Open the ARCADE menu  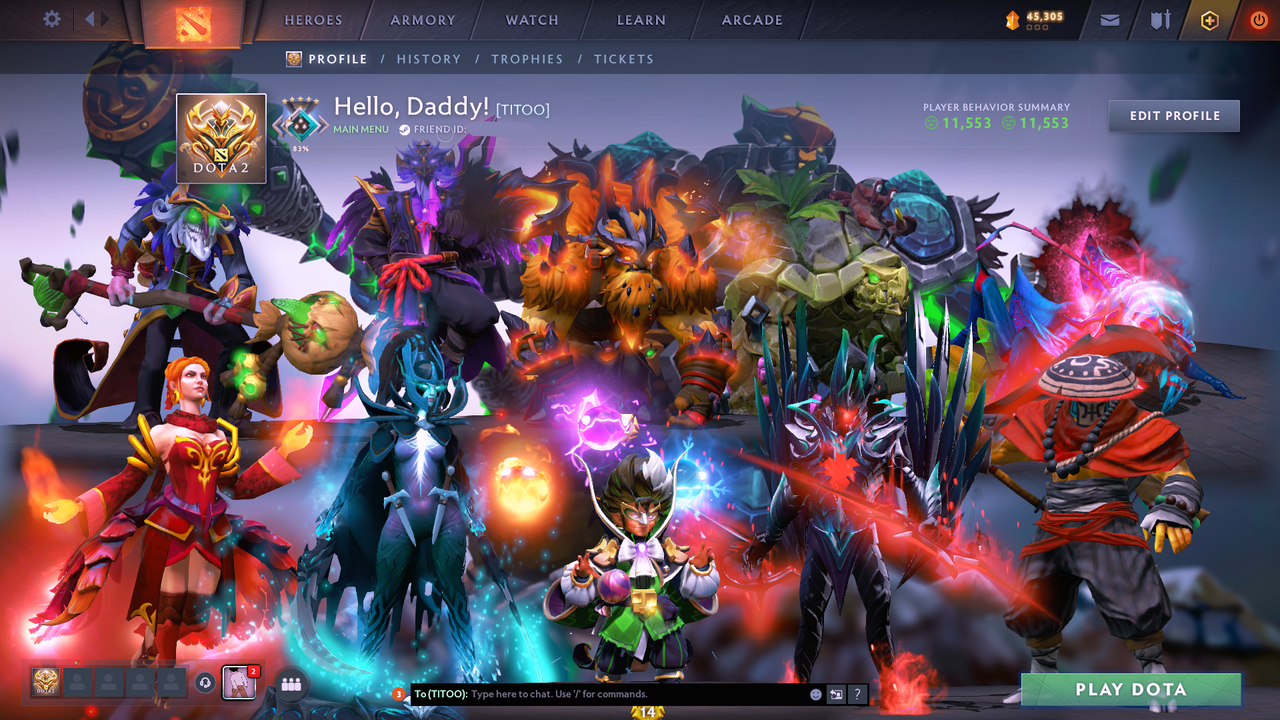point(751,20)
